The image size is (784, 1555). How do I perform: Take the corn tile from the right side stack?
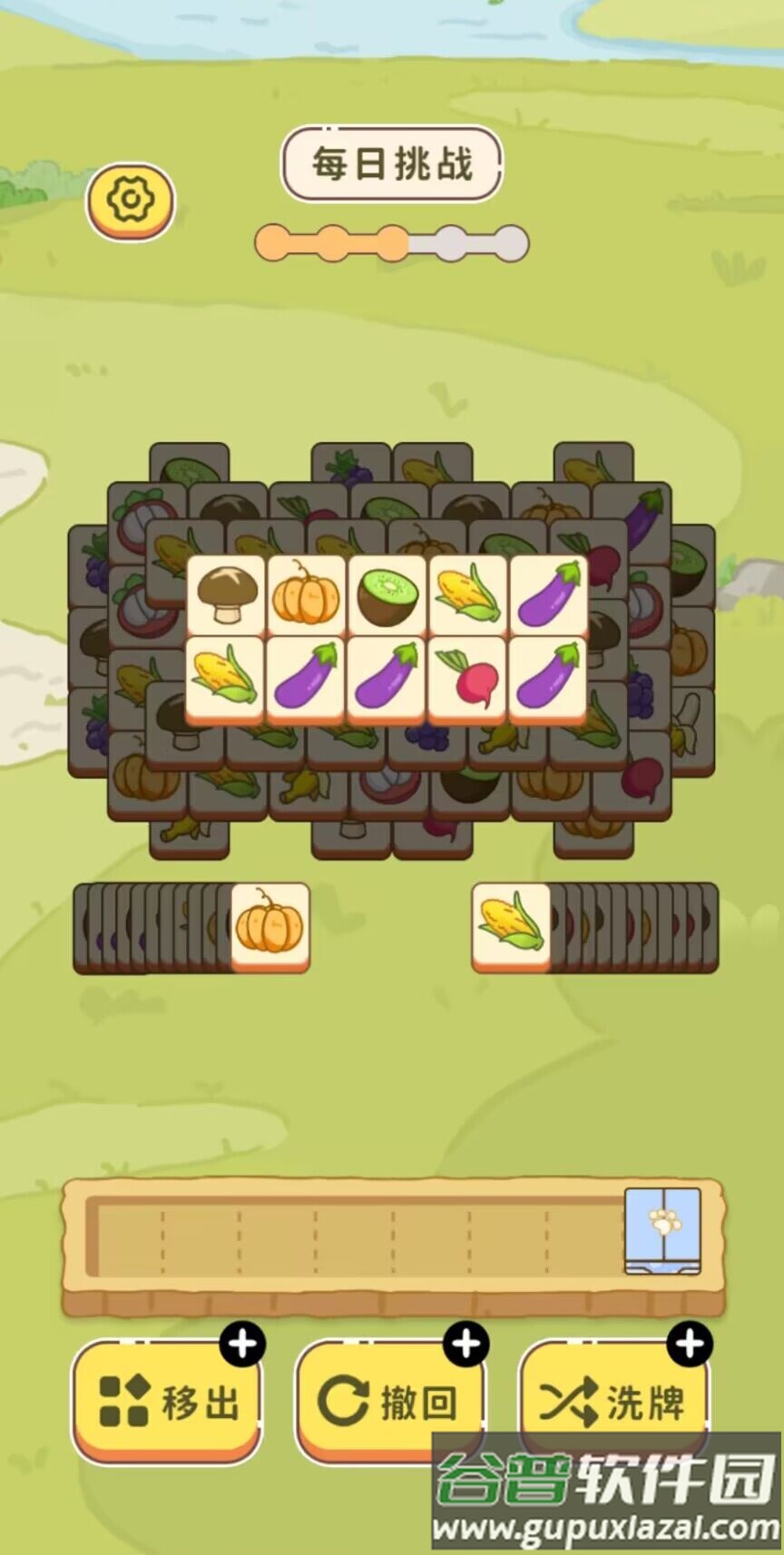511,925
